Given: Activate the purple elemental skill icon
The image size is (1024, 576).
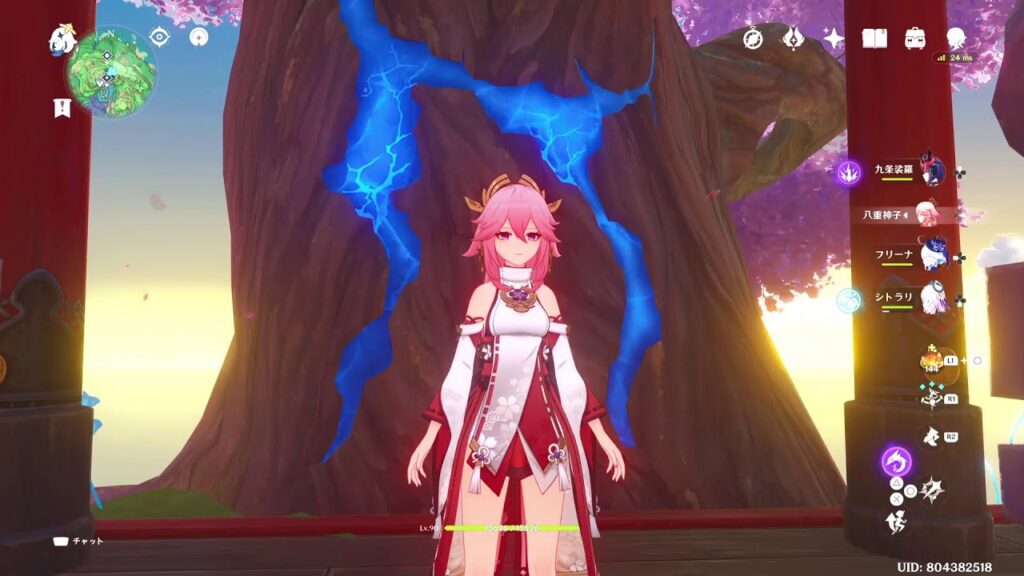Looking at the screenshot, I should (896, 462).
